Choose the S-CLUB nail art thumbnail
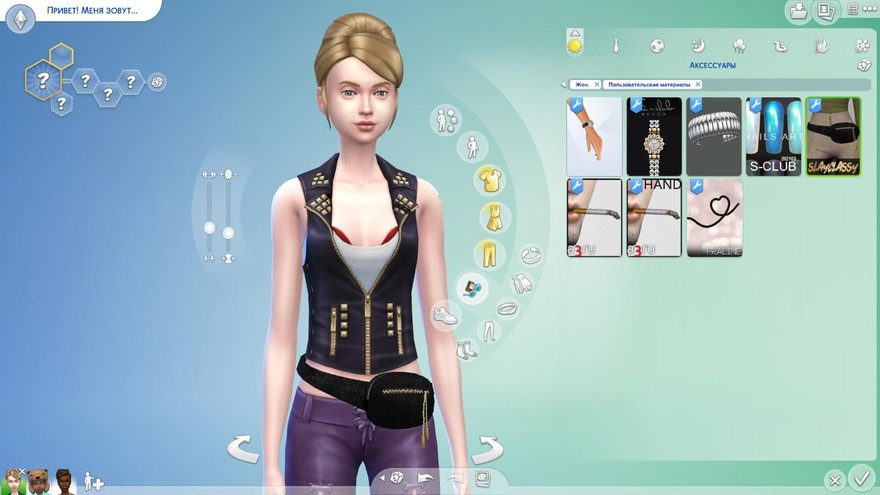 (x=774, y=137)
